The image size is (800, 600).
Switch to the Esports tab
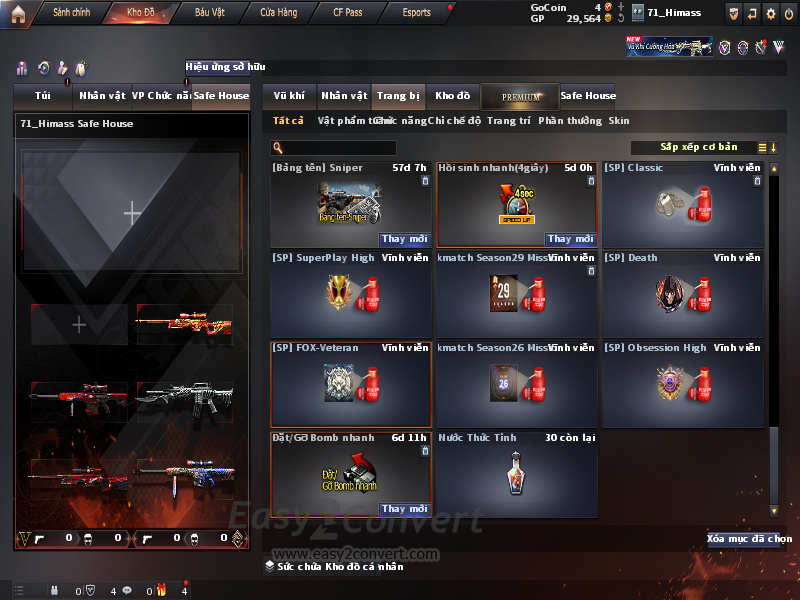pyautogui.click(x=416, y=13)
